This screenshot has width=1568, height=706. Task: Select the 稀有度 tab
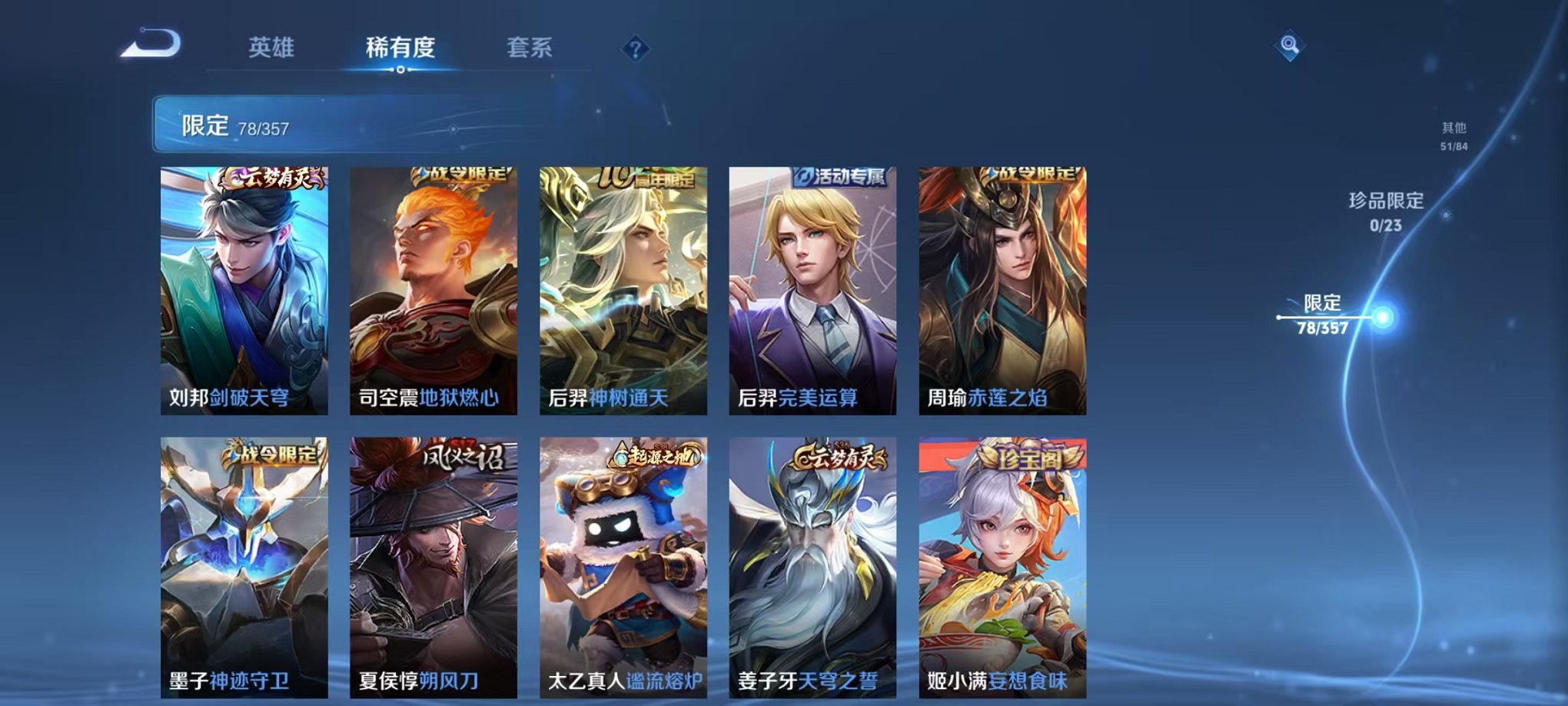click(x=399, y=48)
